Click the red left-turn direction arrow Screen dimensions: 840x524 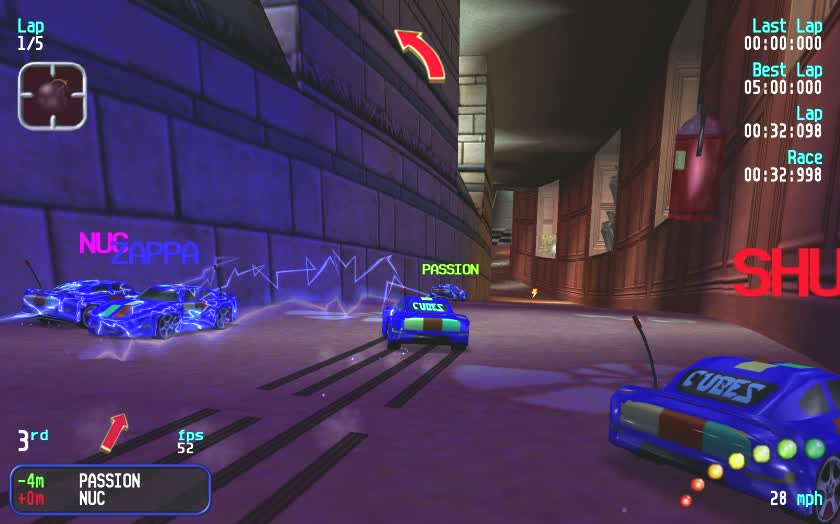click(419, 53)
